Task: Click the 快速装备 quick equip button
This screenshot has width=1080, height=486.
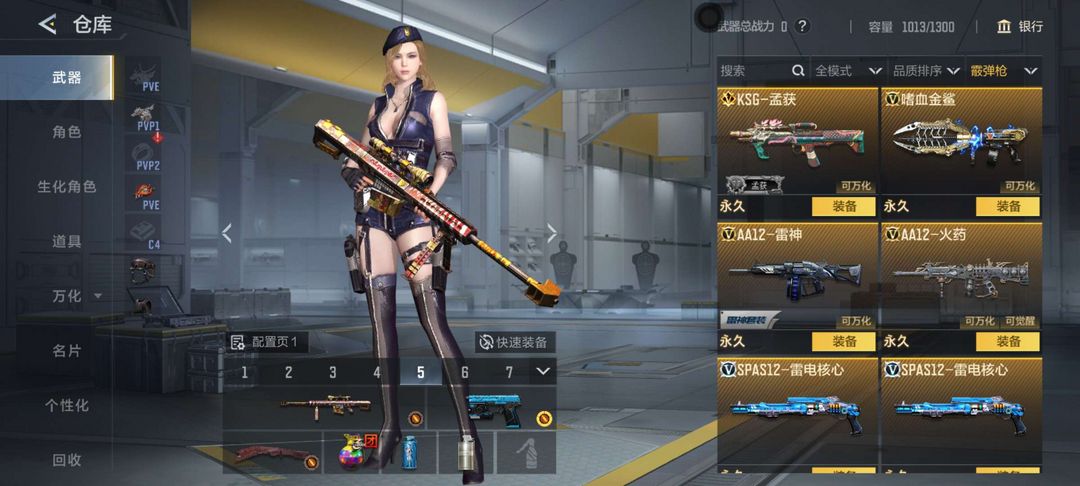Action: [x=514, y=342]
